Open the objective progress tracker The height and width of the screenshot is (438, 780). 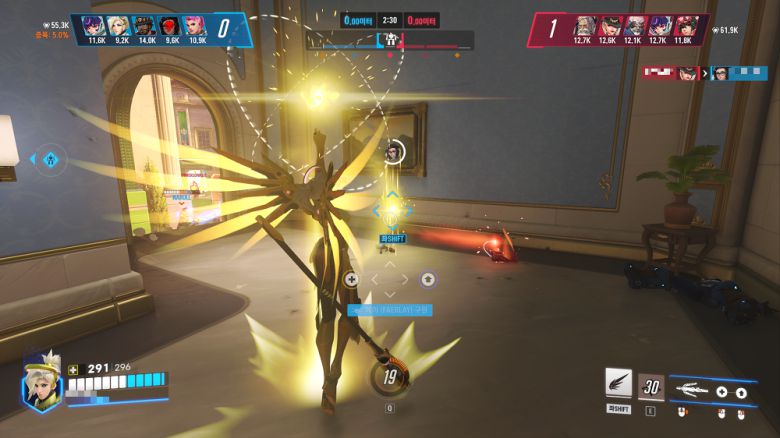click(x=390, y=40)
